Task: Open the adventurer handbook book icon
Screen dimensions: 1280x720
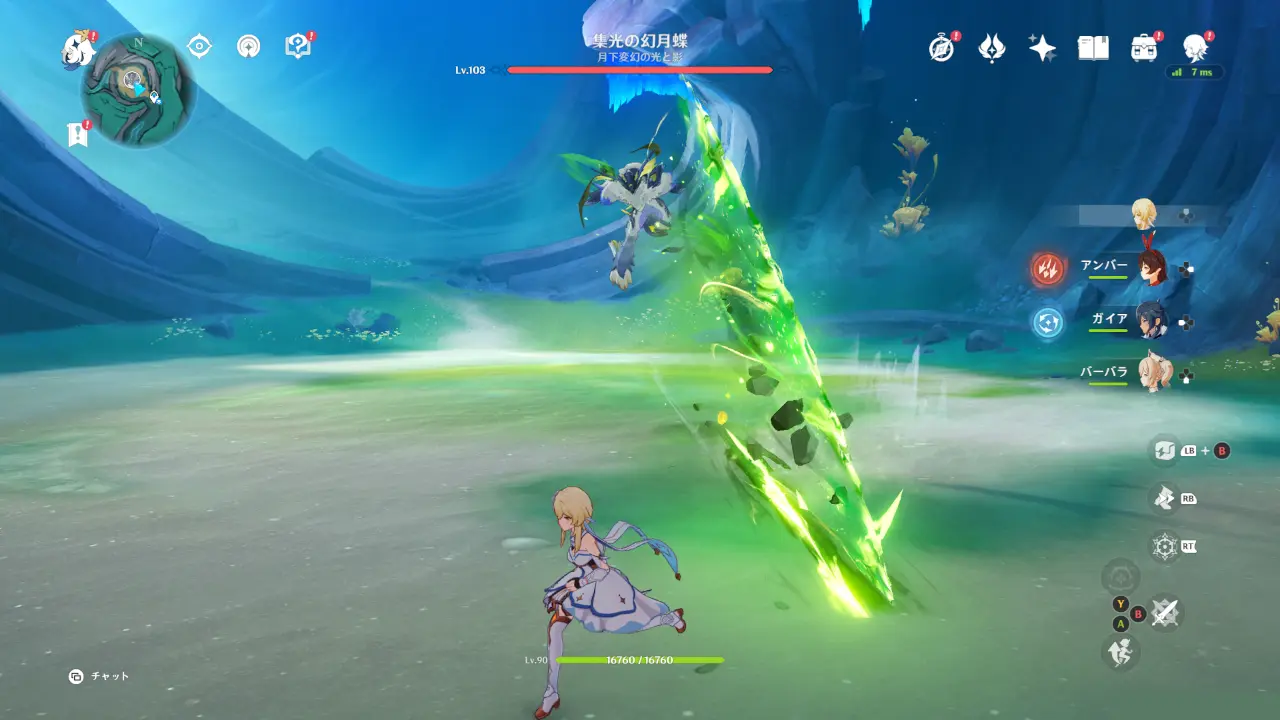Action: (x=1093, y=48)
